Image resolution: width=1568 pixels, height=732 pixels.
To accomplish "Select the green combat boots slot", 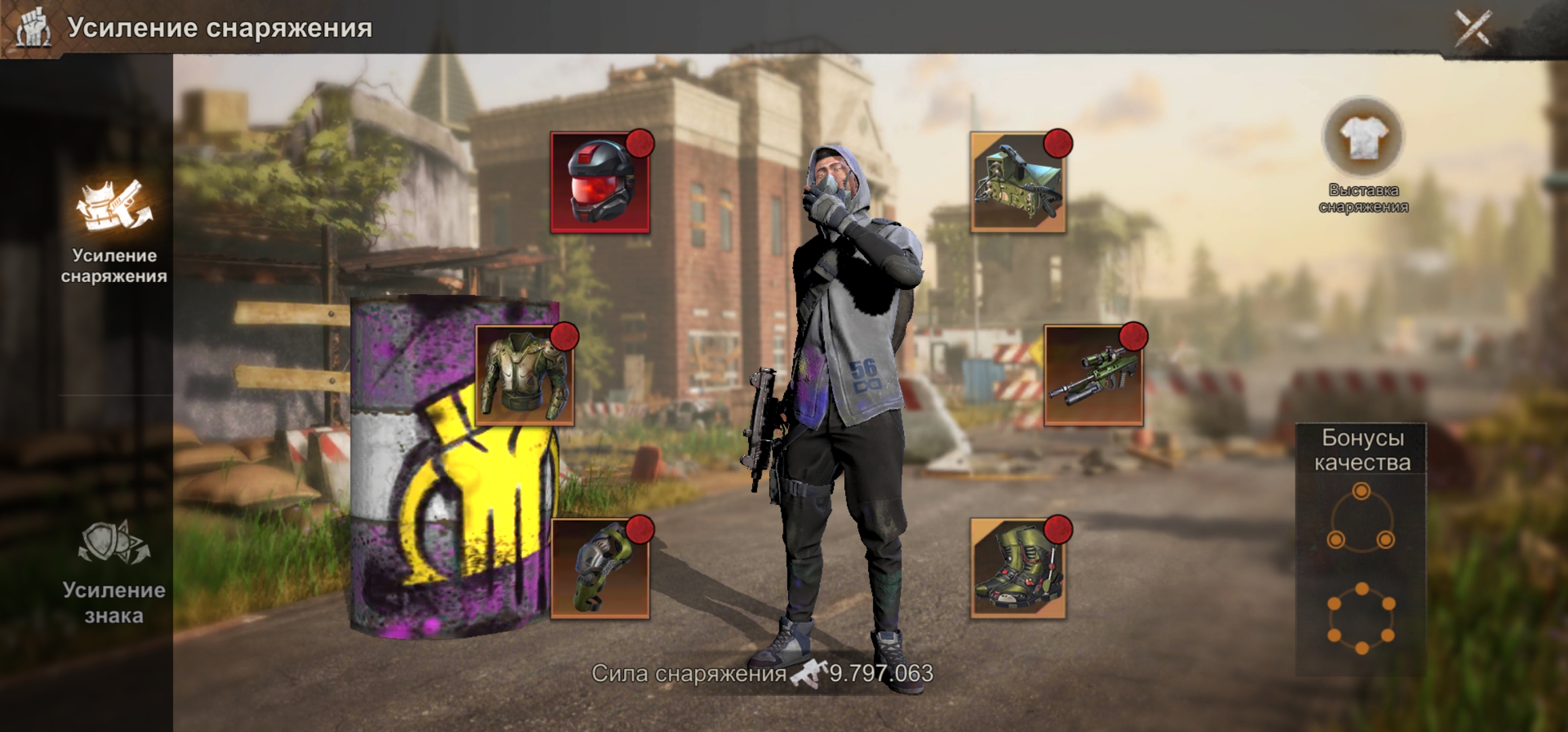I will [1018, 569].
